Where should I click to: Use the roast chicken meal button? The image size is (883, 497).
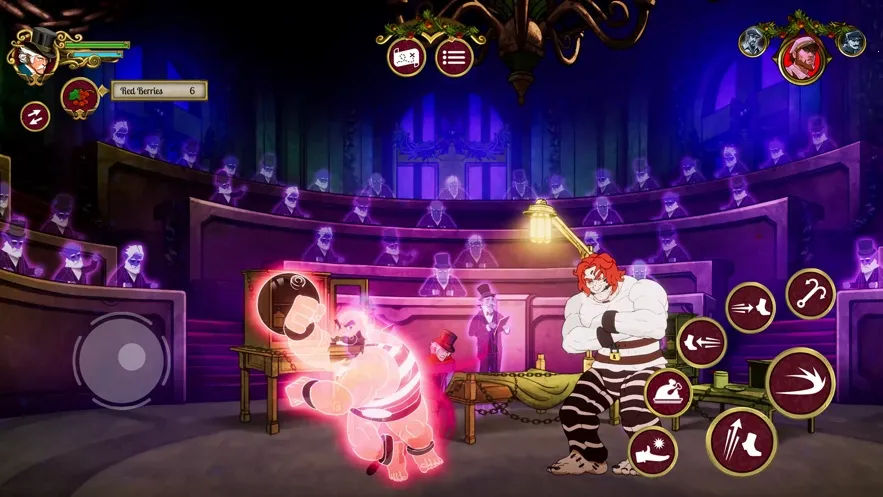668,392
